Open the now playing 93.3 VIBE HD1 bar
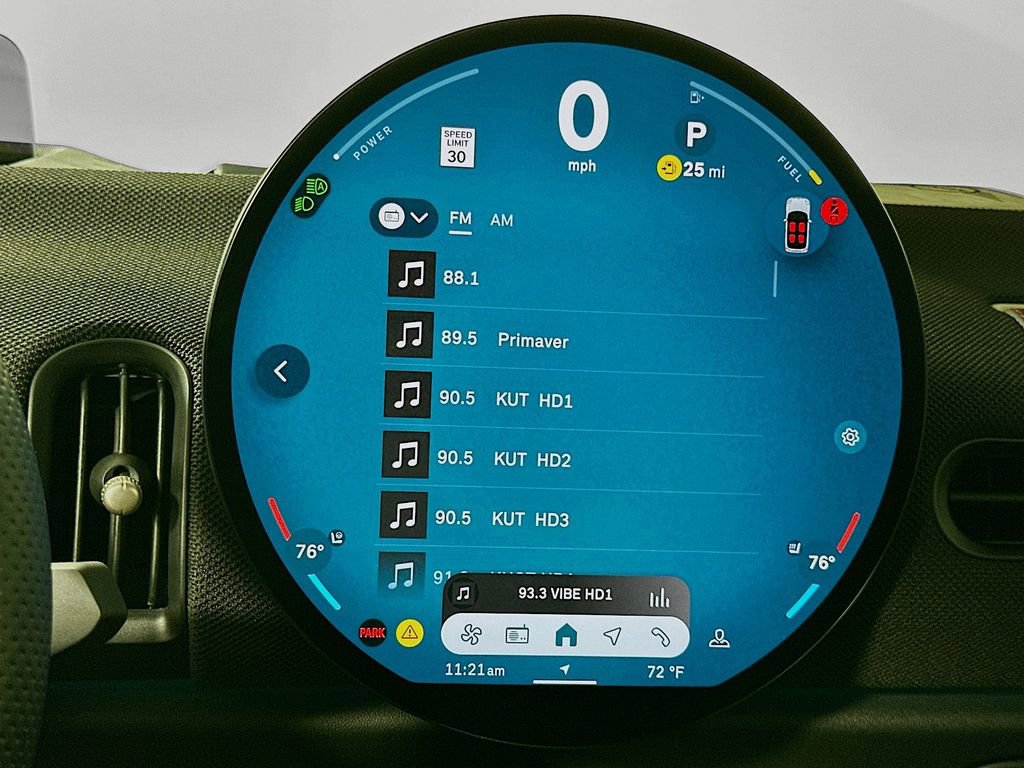The width and height of the screenshot is (1024, 768). coord(565,594)
